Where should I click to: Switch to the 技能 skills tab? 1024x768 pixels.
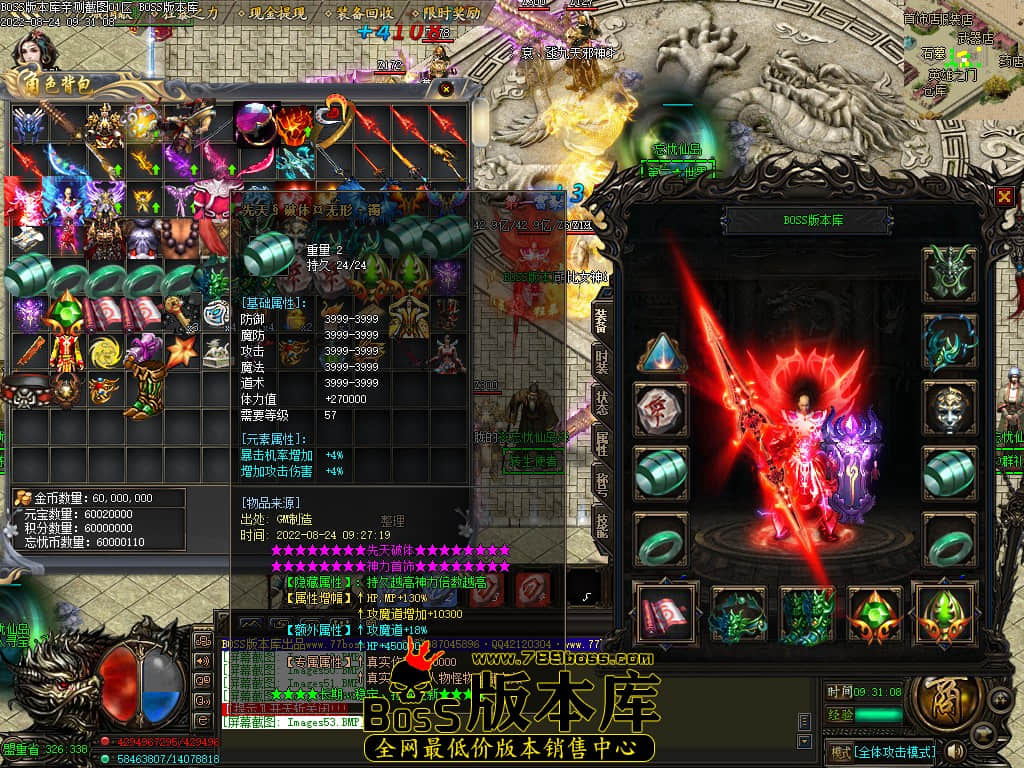601,522
